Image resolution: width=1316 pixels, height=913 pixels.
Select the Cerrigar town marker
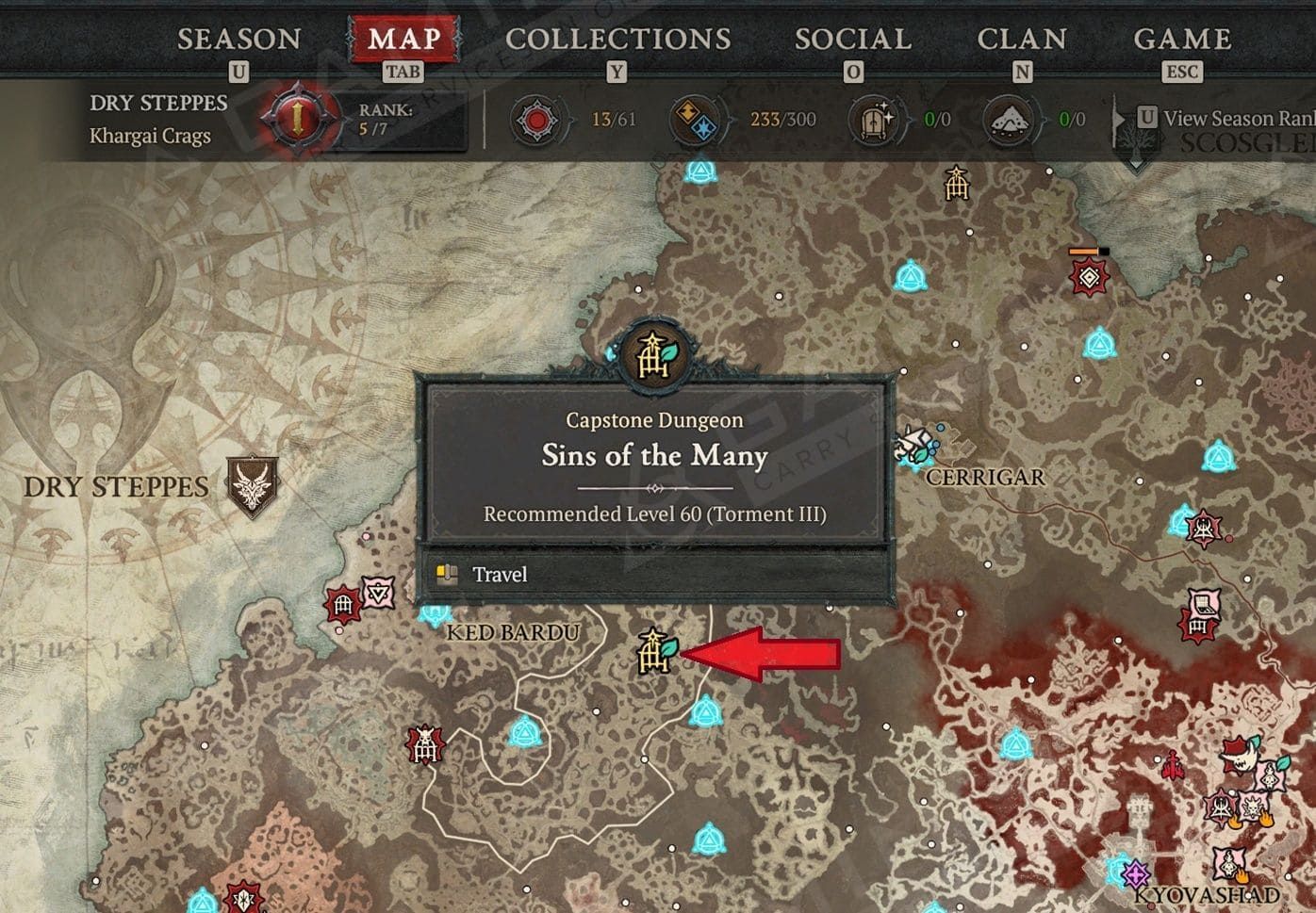(916, 446)
